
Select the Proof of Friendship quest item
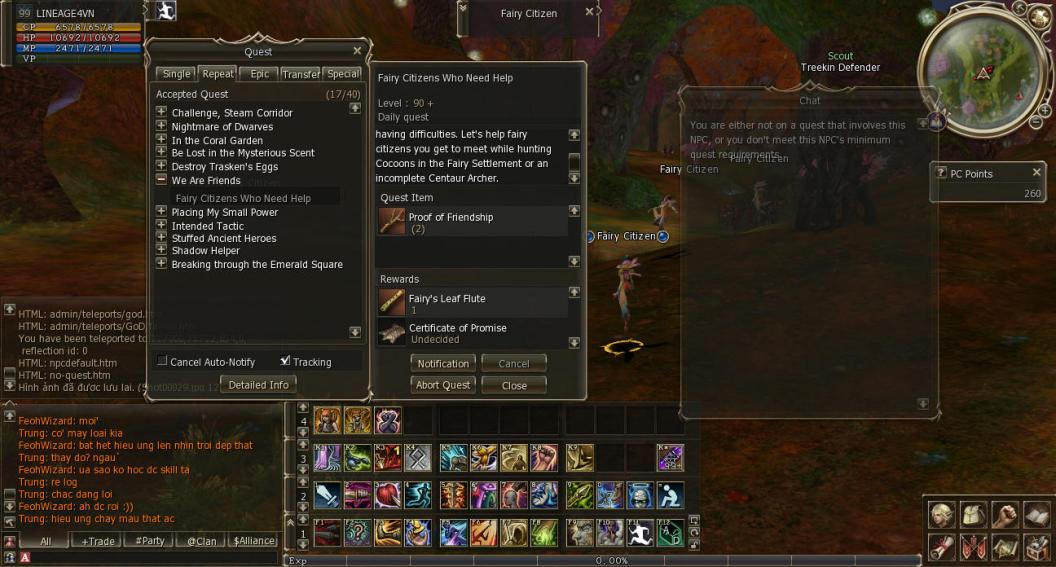[x=450, y=222]
